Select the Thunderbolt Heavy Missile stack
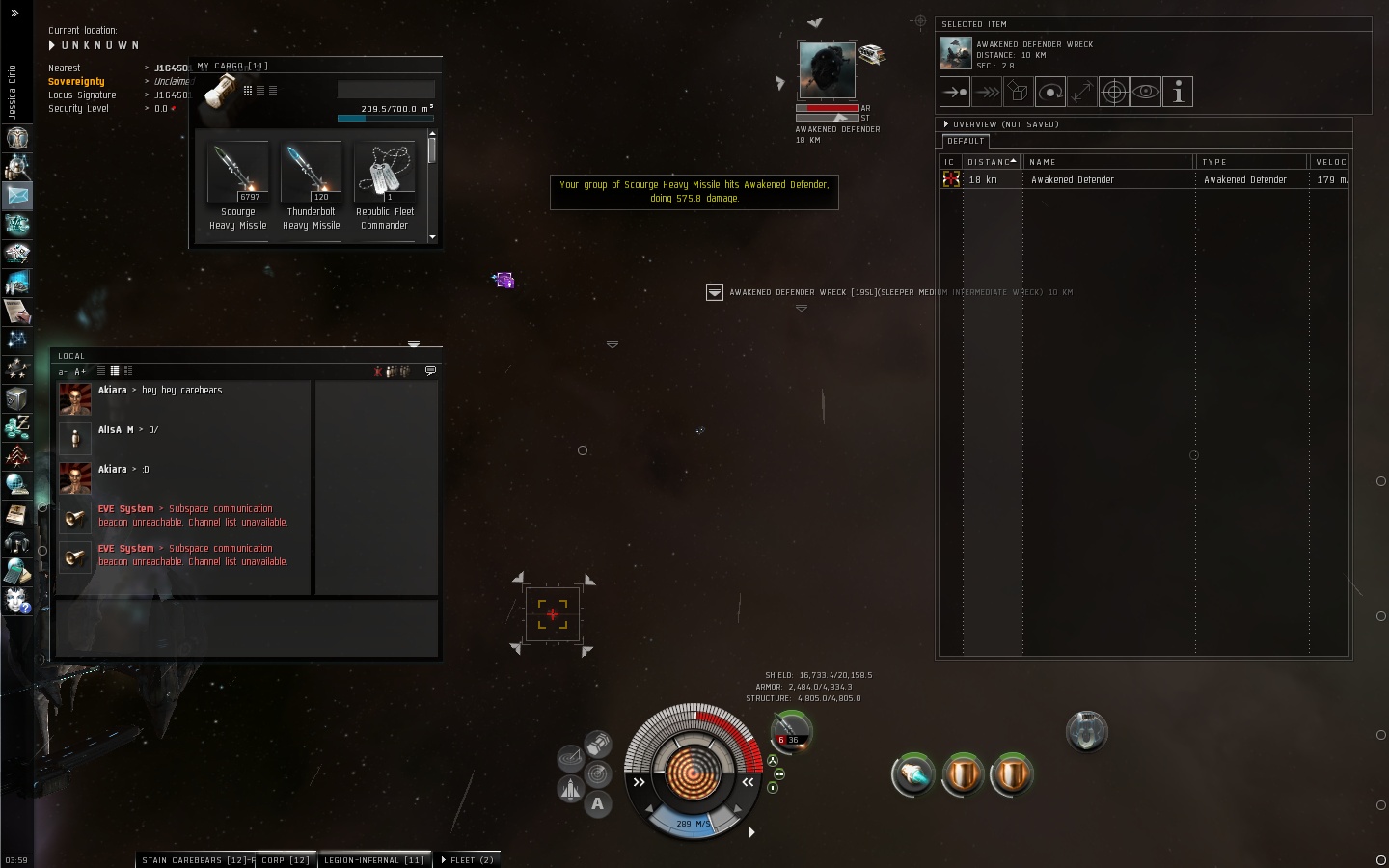The width and height of the screenshot is (1389, 868). pyautogui.click(x=311, y=175)
